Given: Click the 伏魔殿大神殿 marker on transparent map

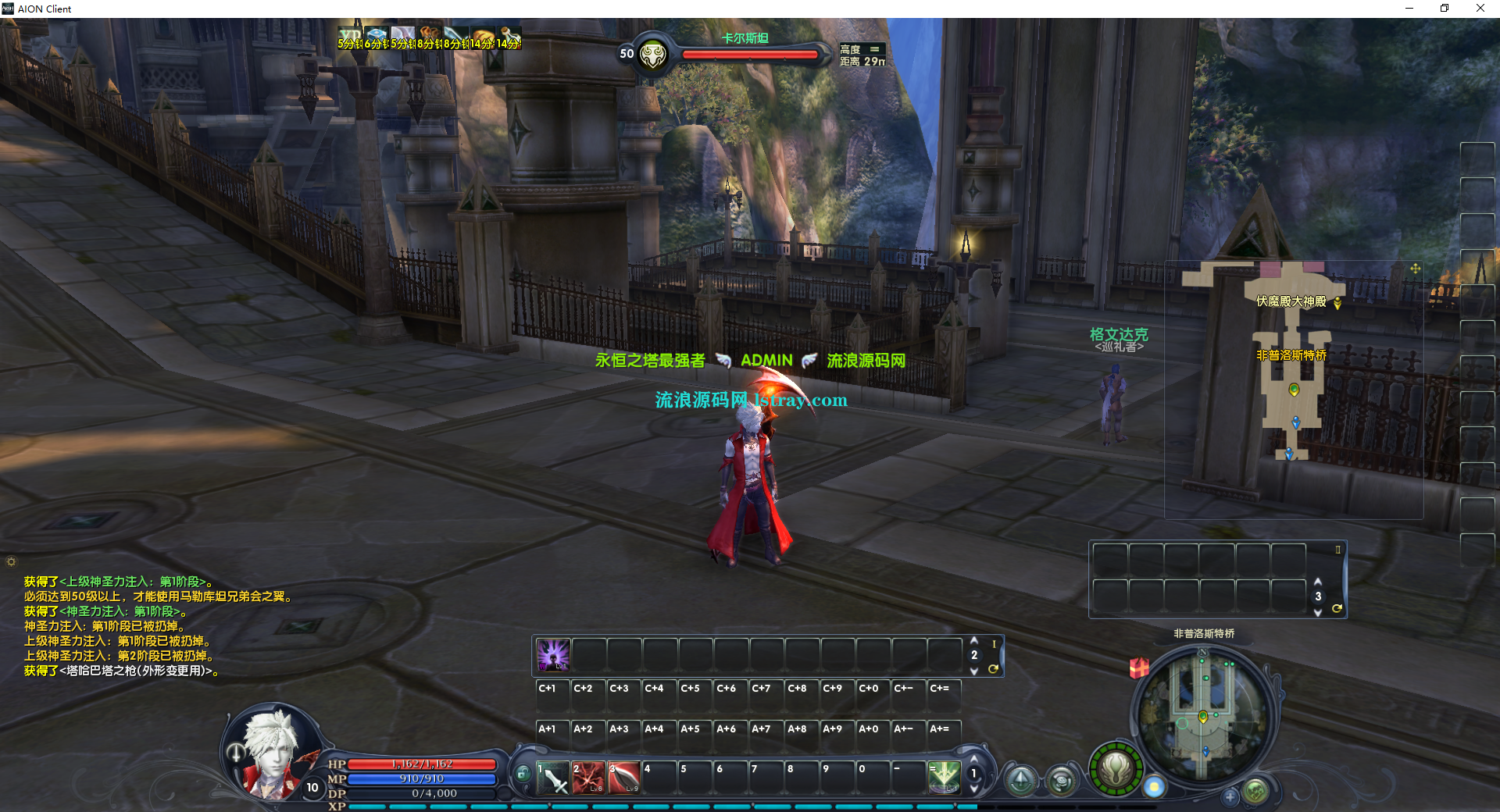Looking at the screenshot, I should [1337, 303].
